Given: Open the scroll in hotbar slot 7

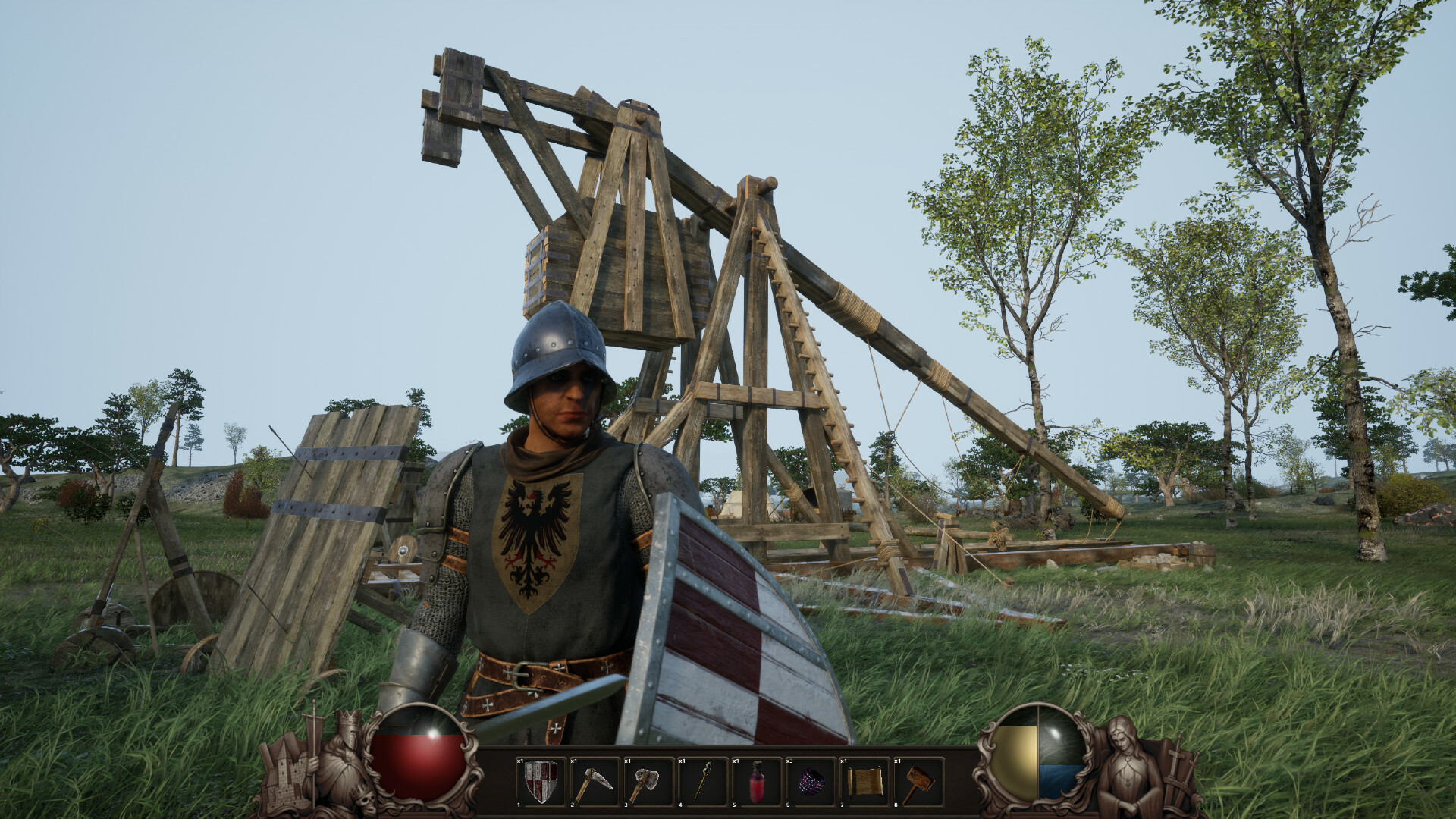Looking at the screenshot, I should (x=864, y=781).
